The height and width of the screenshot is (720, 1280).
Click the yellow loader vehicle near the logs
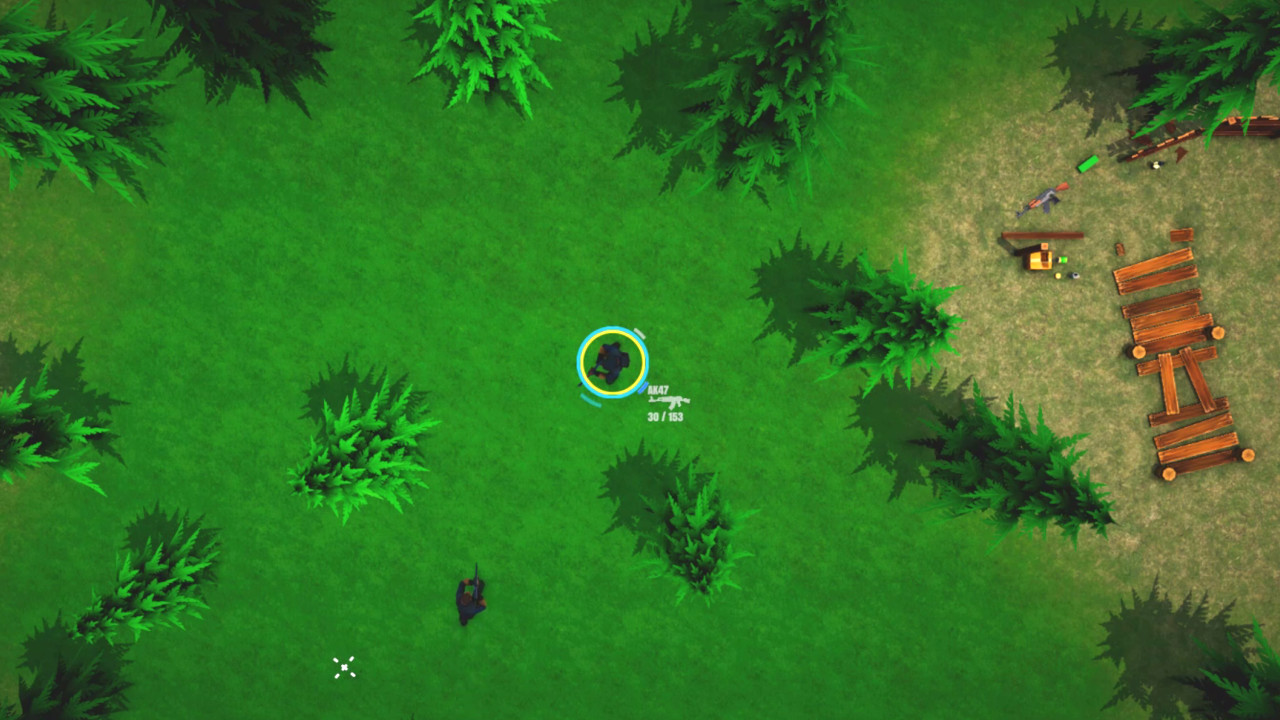point(1040,261)
